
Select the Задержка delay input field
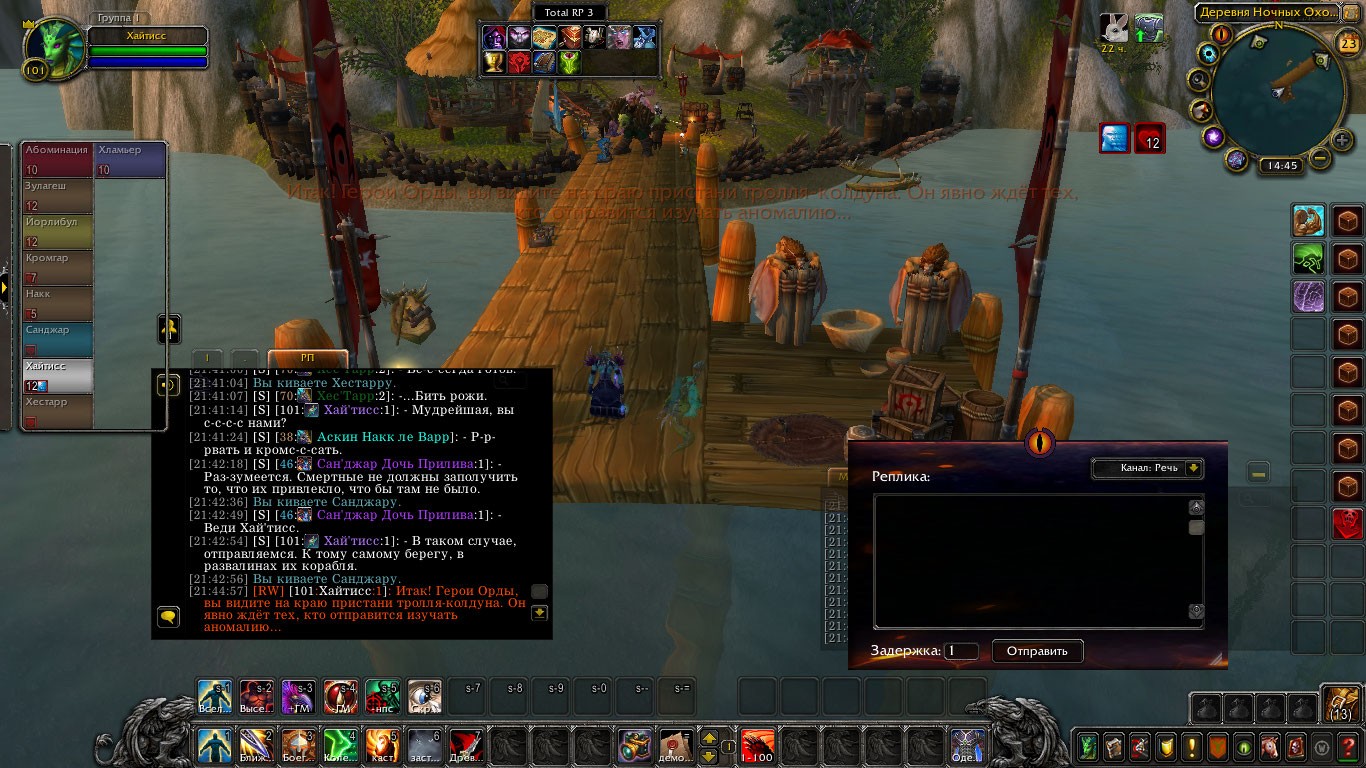click(x=961, y=651)
